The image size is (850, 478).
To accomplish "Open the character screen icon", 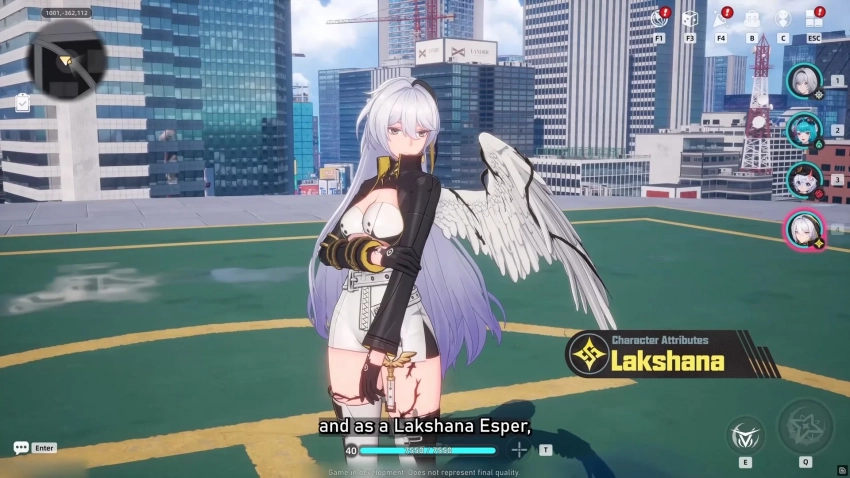I will (783, 20).
